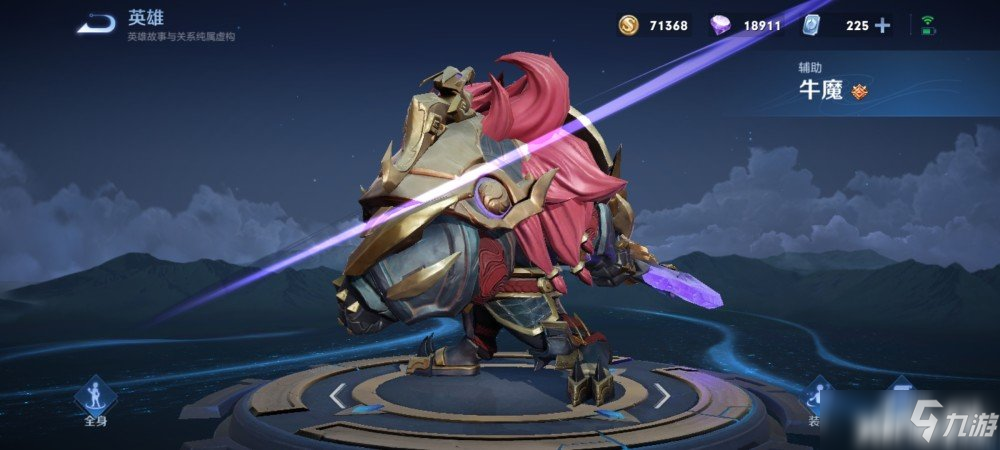Image resolution: width=1000 pixels, height=450 pixels.
Task: Open the gold coin currency icon
Action: tap(627, 26)
